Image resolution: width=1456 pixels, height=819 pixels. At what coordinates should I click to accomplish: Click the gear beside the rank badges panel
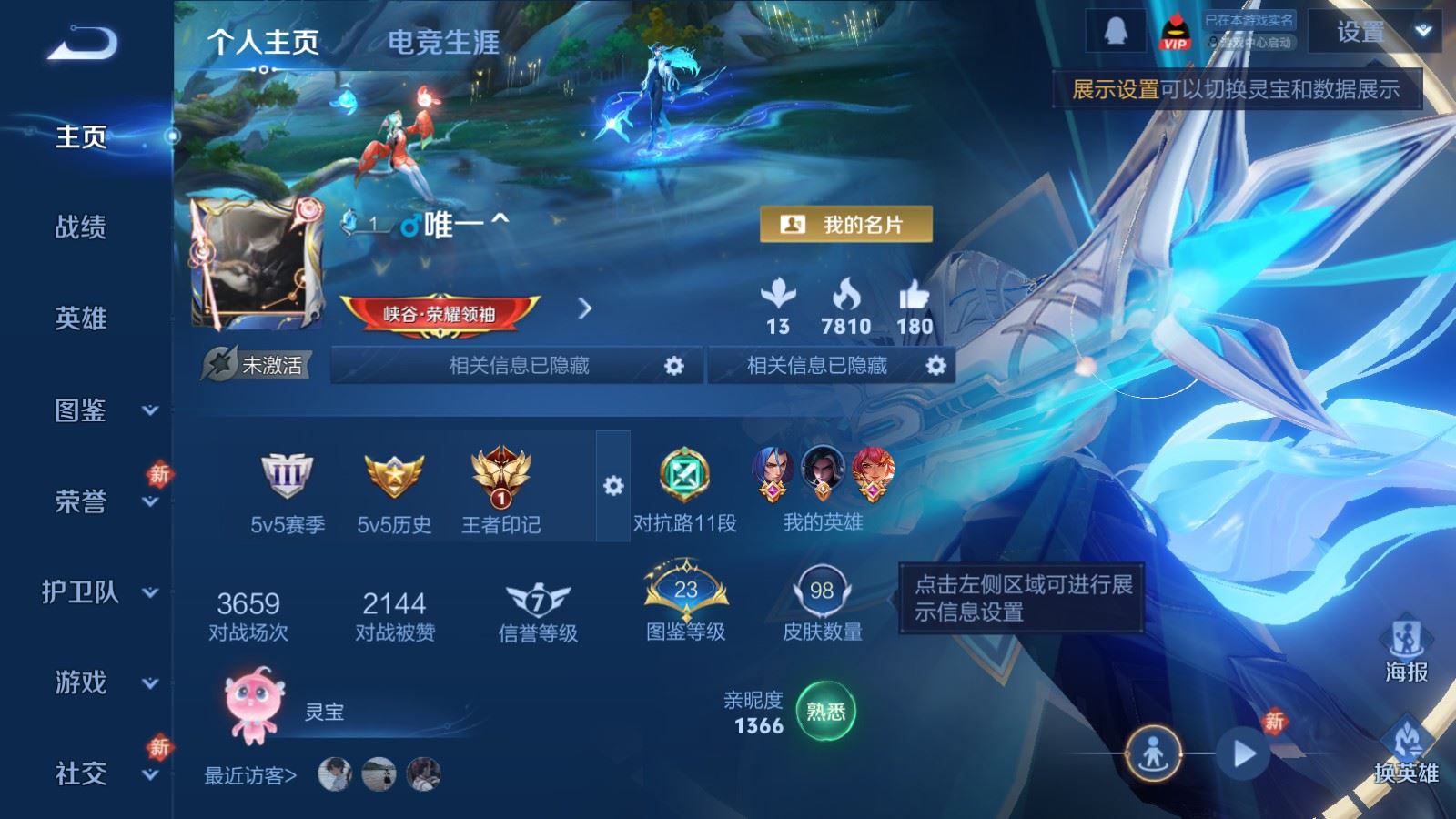pyautogui.click(x=613, y=486)
